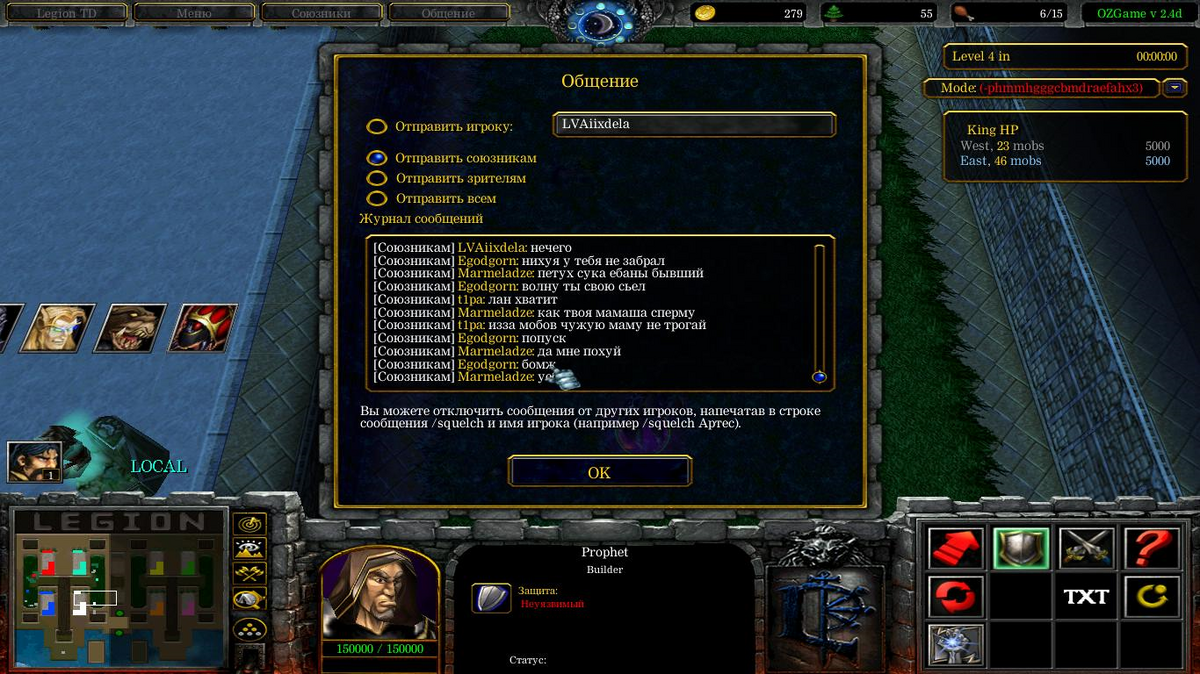The width and height of the screenshot is (1200, 674).
Task: Open the red question mark command
Action: (1151, 548)
